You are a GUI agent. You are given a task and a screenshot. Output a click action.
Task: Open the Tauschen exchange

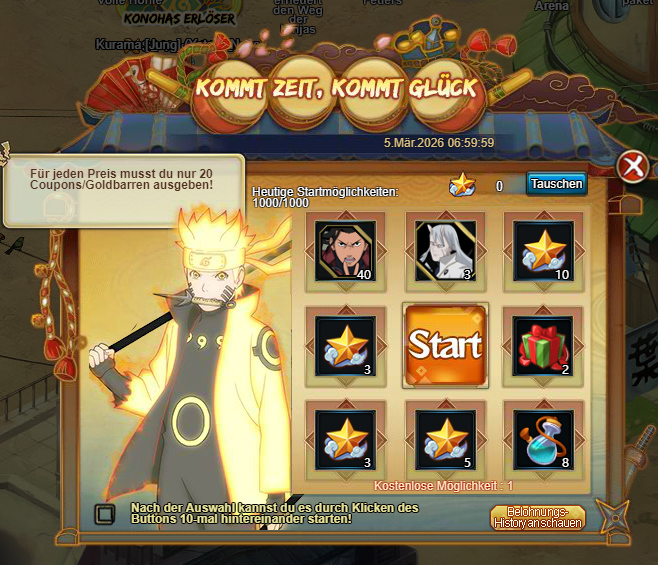556,185
